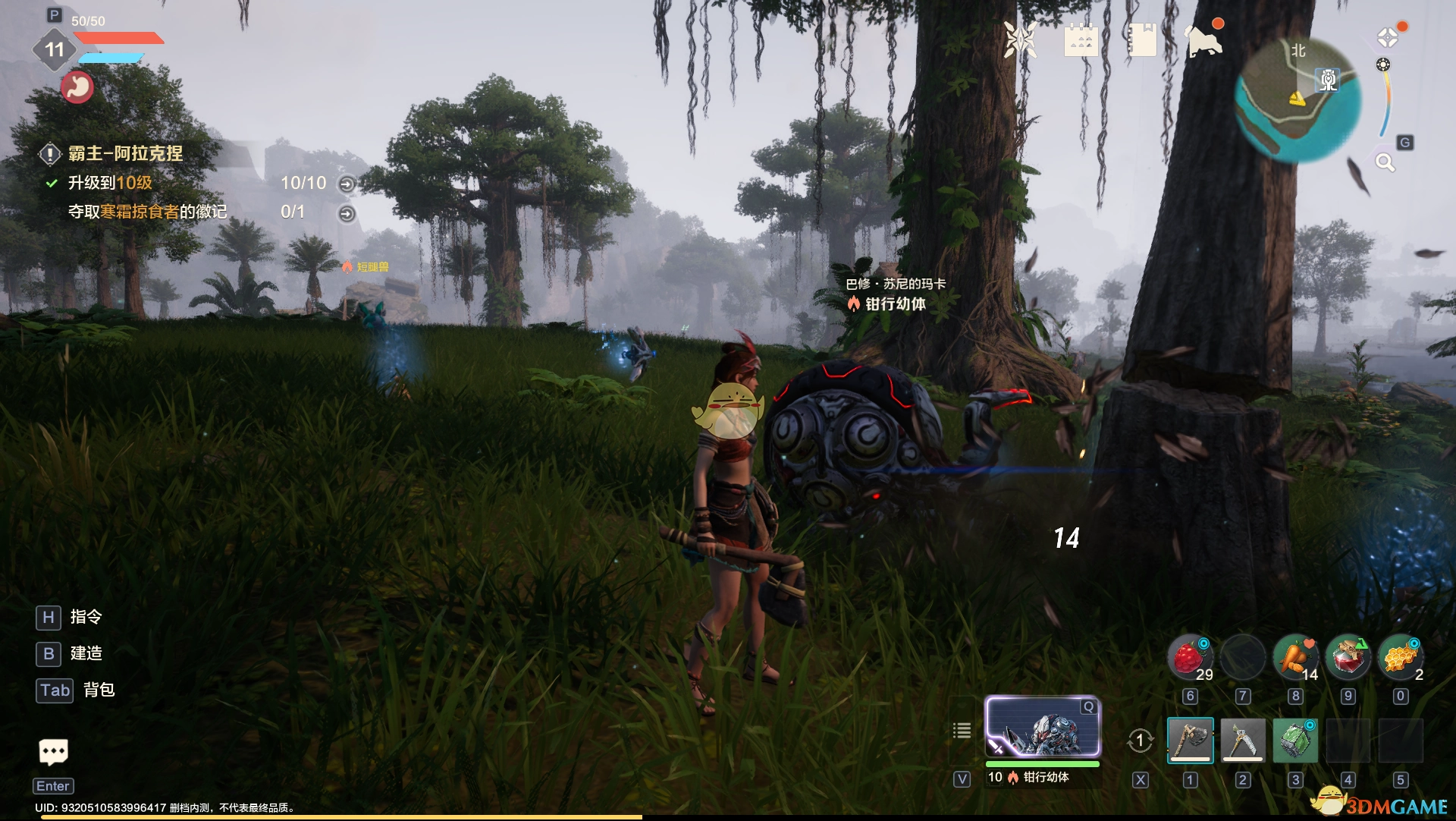Click the magnifying glass search icon
This screenshot has width=1456, height=821.
1385,162
